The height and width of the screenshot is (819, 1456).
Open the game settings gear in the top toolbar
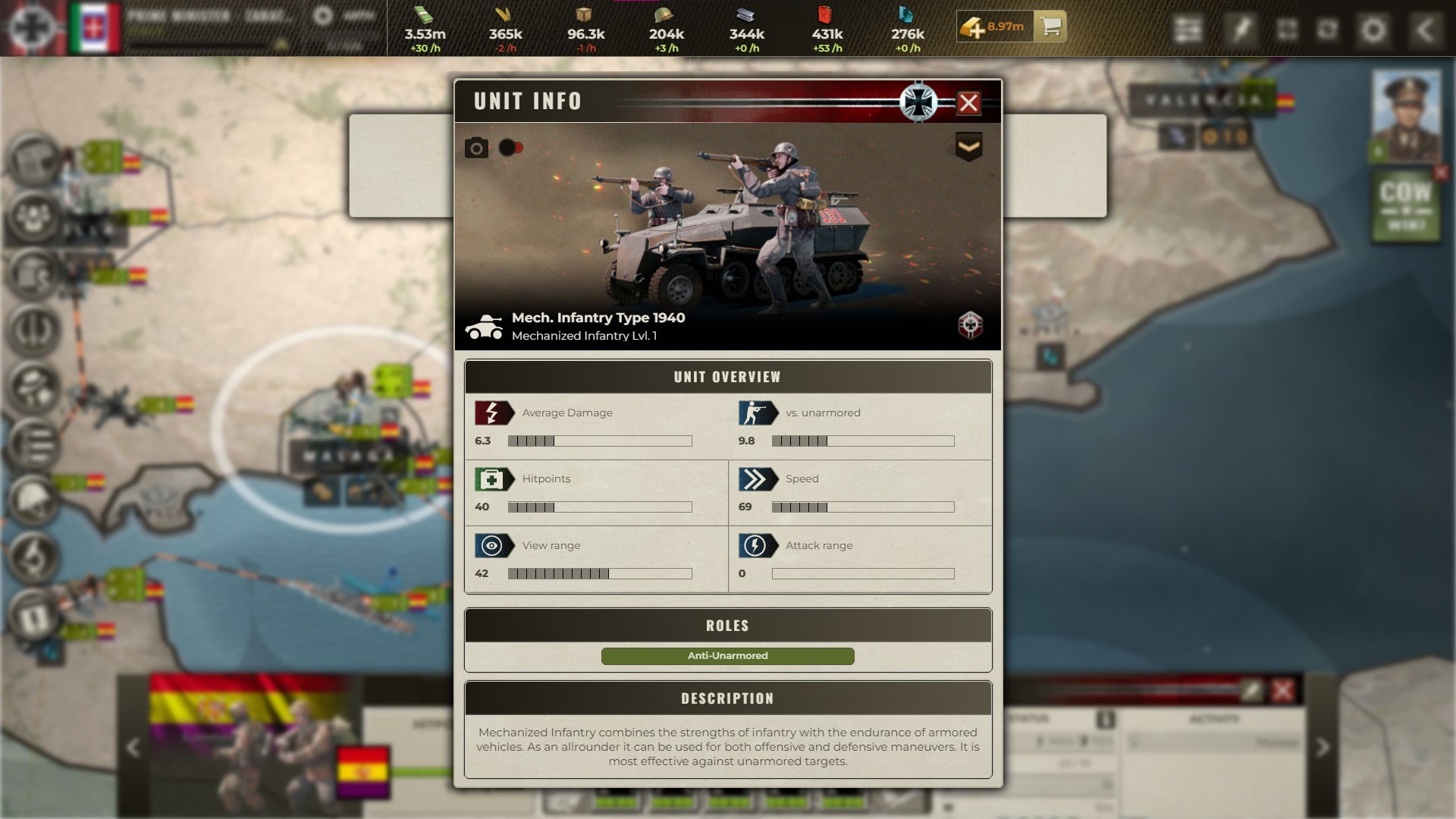[x=1374, y=30]
